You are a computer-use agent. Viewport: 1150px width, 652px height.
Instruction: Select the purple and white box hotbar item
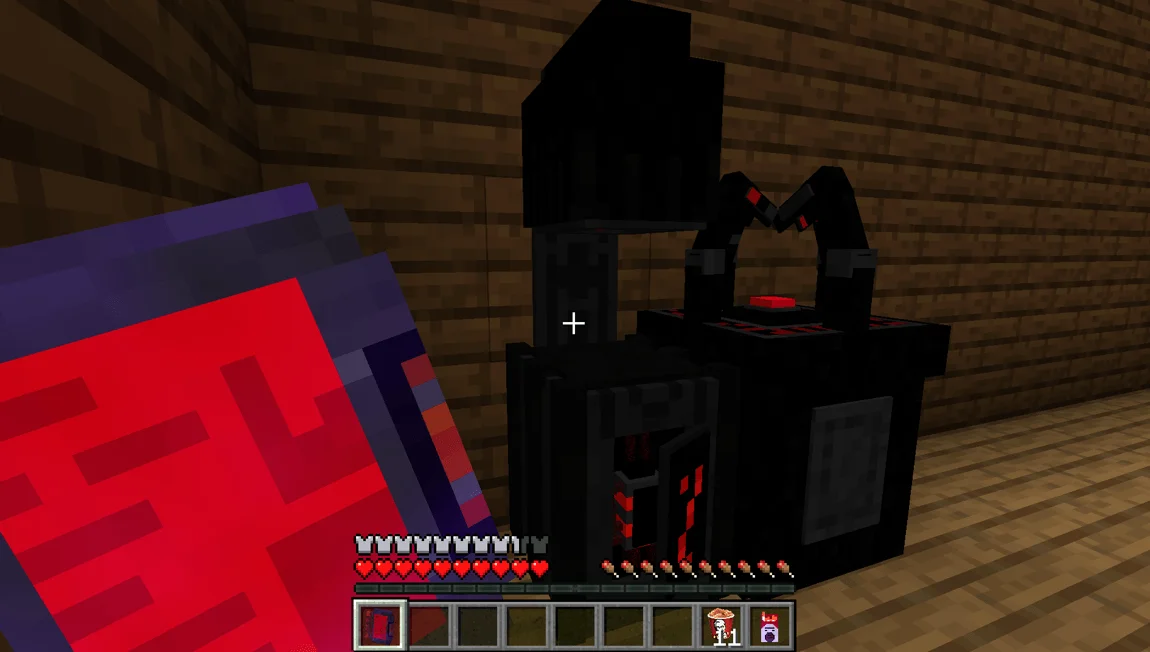(x=770, y=625)
